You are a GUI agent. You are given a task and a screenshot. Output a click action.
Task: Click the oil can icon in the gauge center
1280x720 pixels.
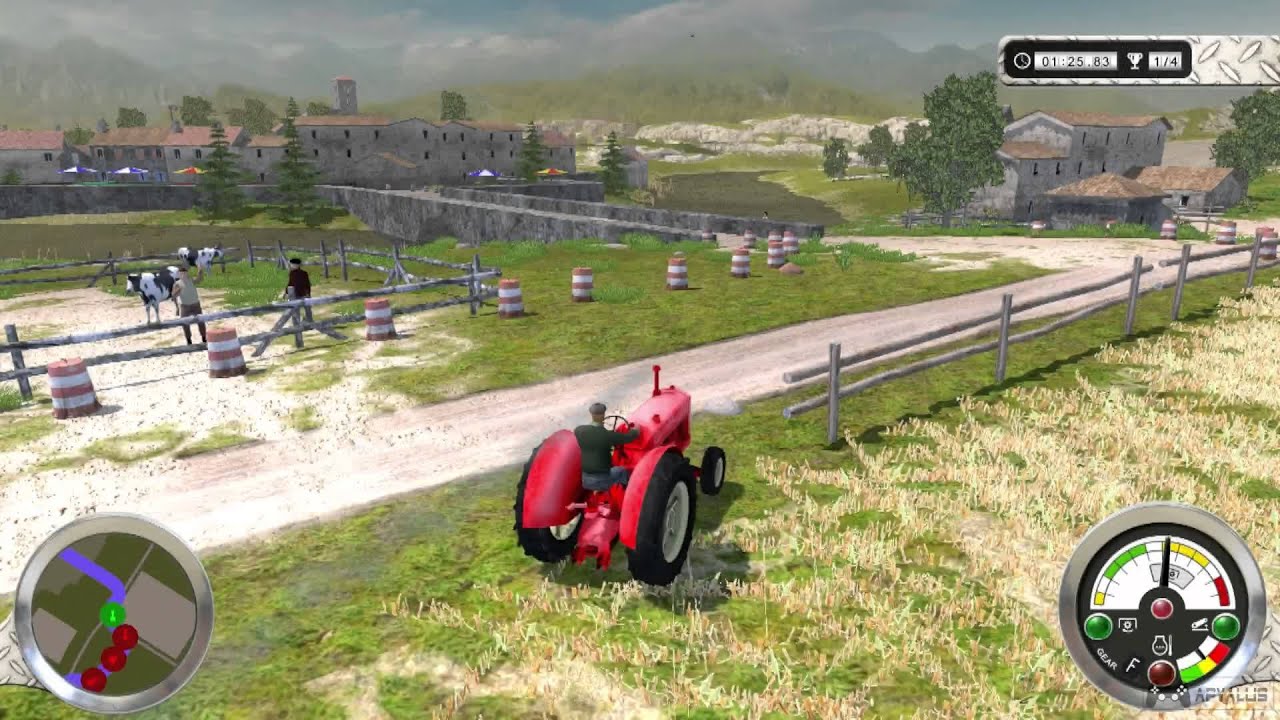[x=1160, y=644]
